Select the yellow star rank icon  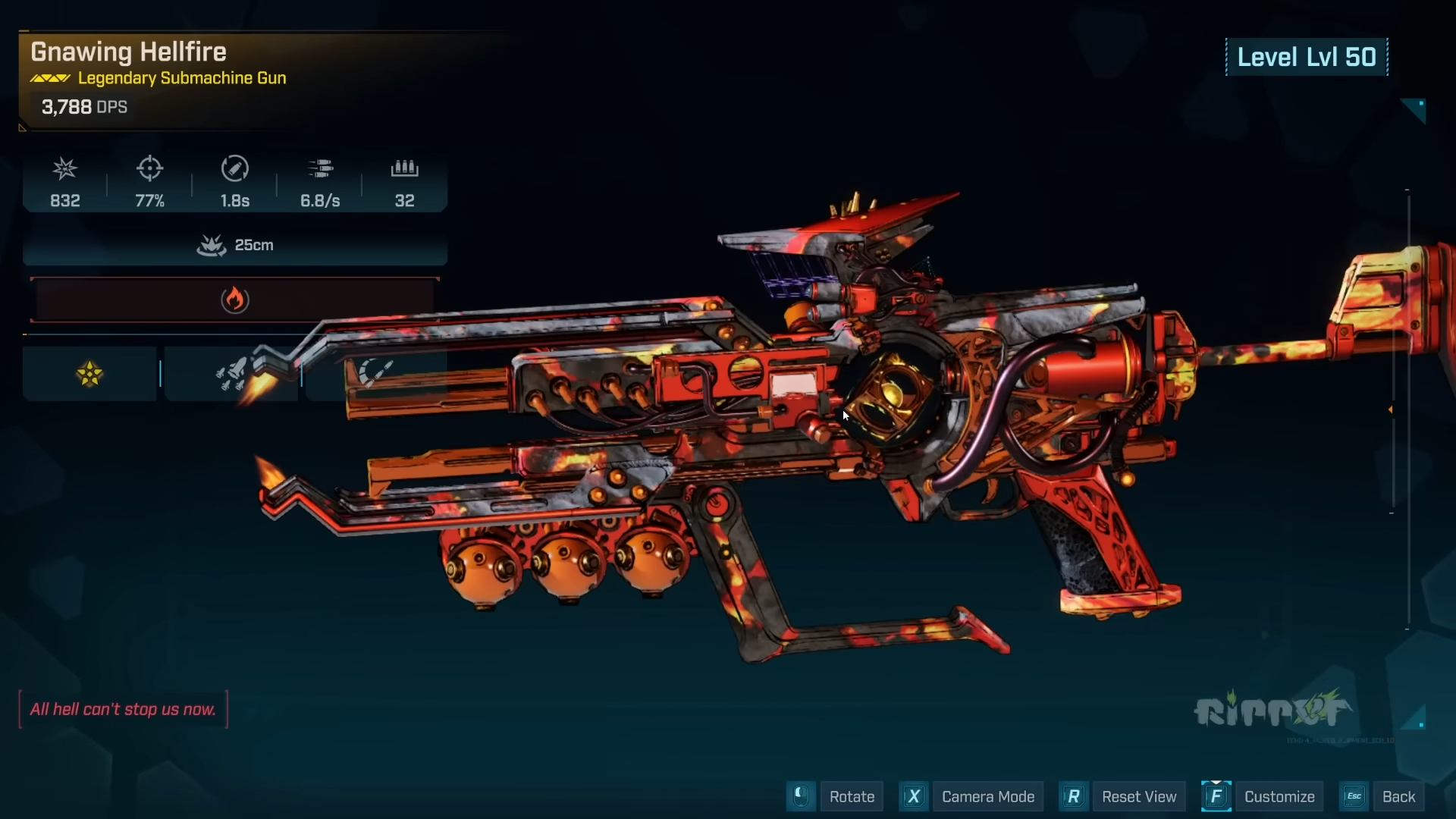point(90,373)
